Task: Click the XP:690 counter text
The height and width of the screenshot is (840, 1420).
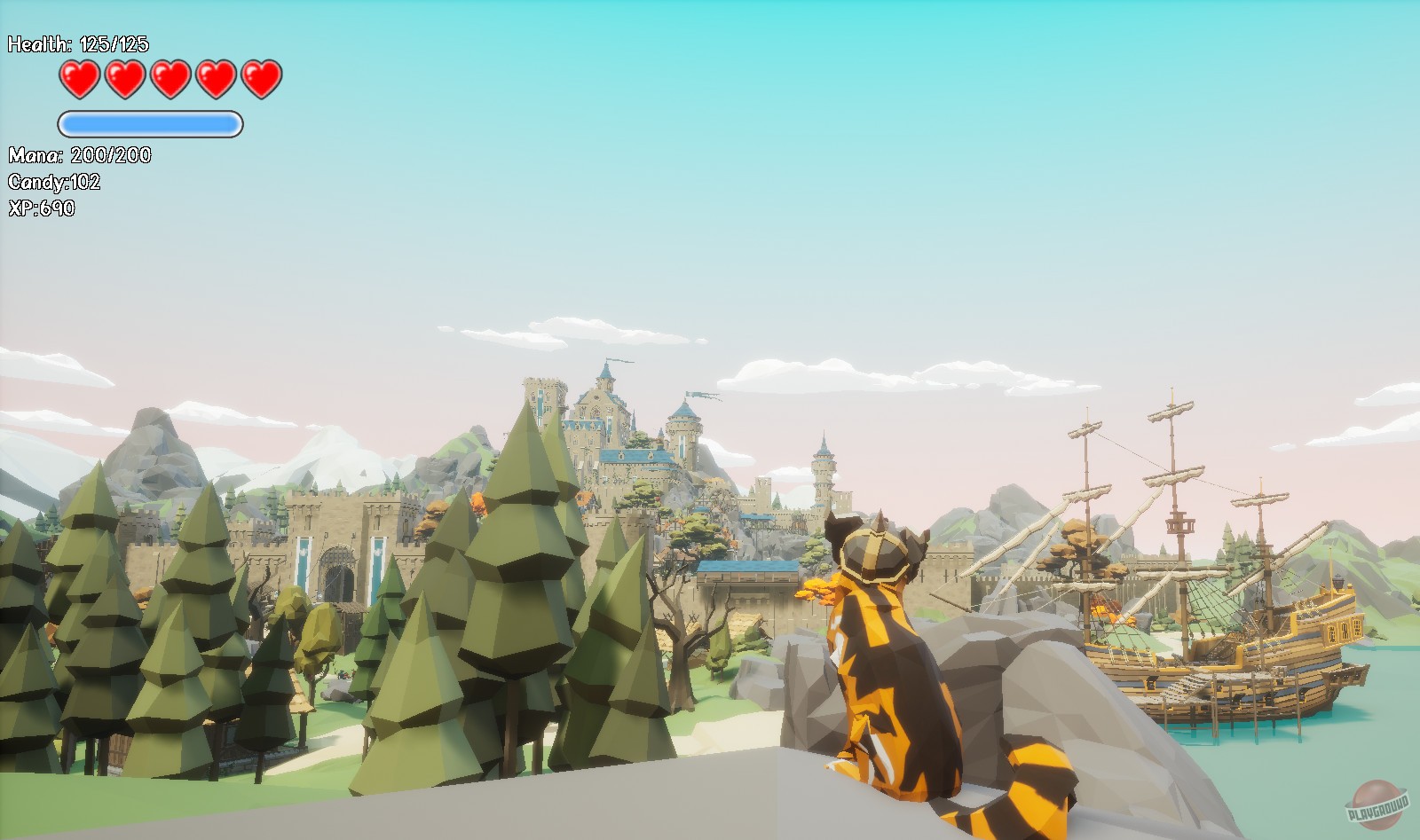Action: pyautogui.click(x=42, y=208)
